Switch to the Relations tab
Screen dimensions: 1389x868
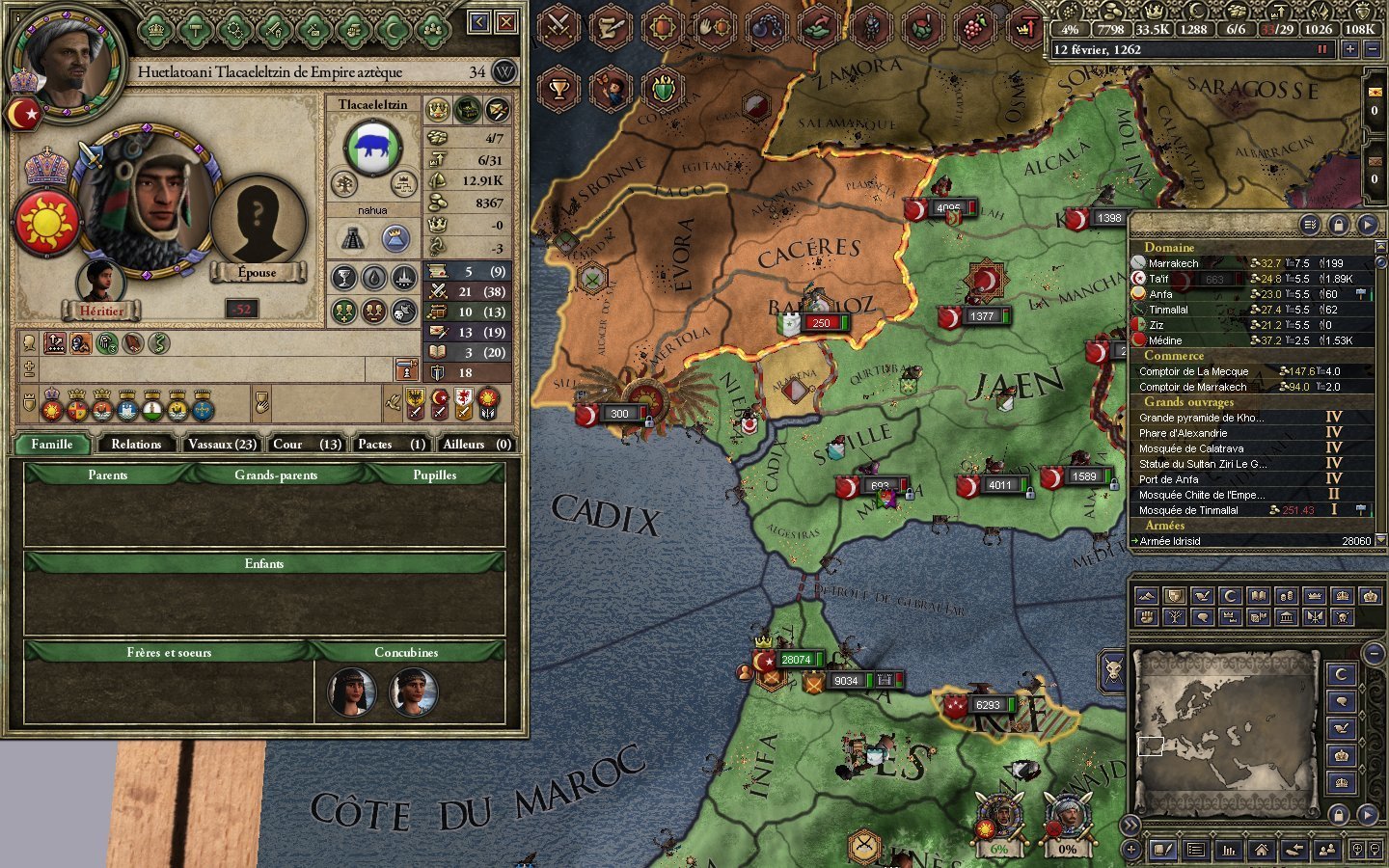pyautogui.click(x=136, y=444)
